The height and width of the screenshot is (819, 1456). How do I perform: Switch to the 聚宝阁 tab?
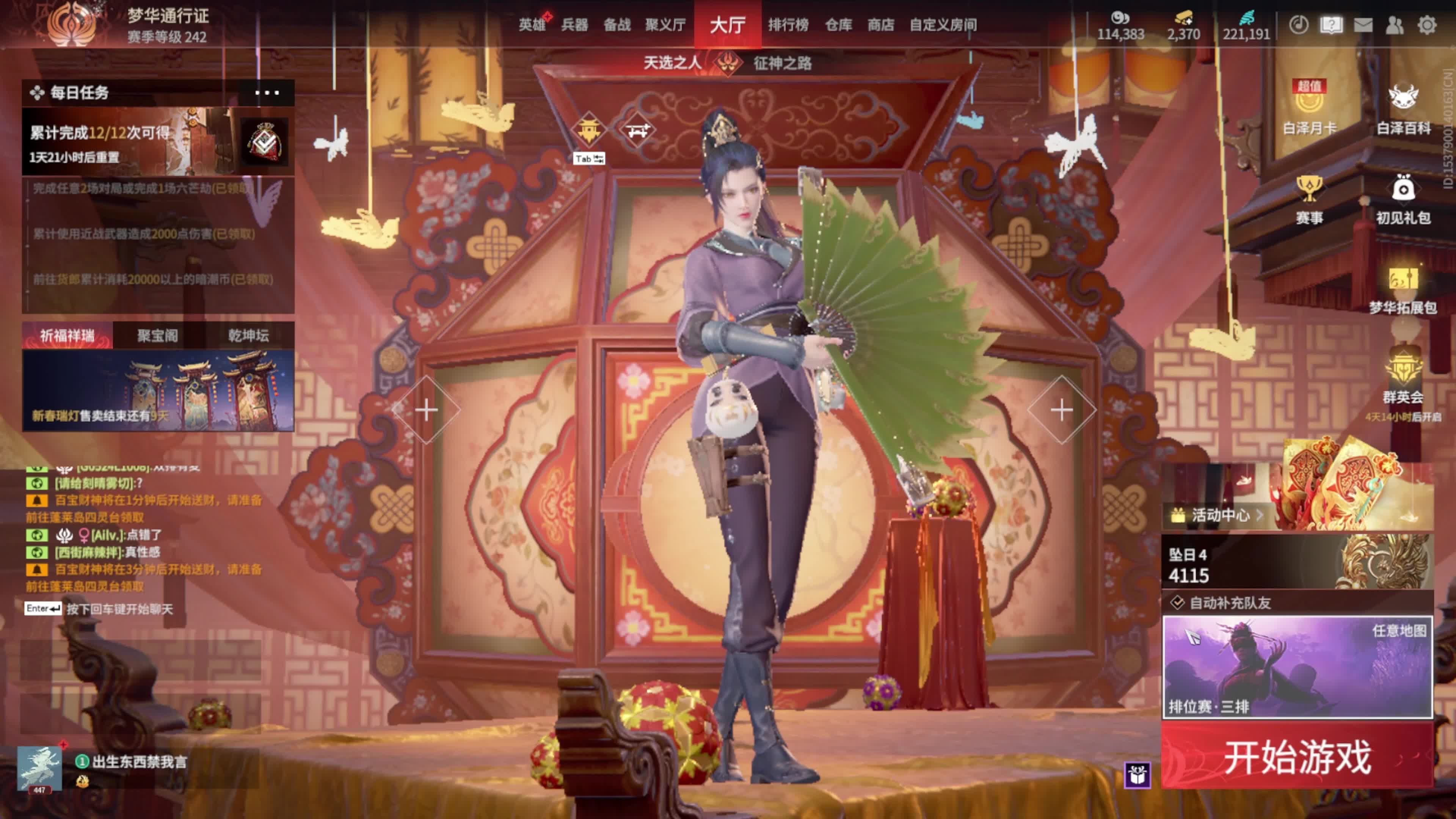[158, 336]
